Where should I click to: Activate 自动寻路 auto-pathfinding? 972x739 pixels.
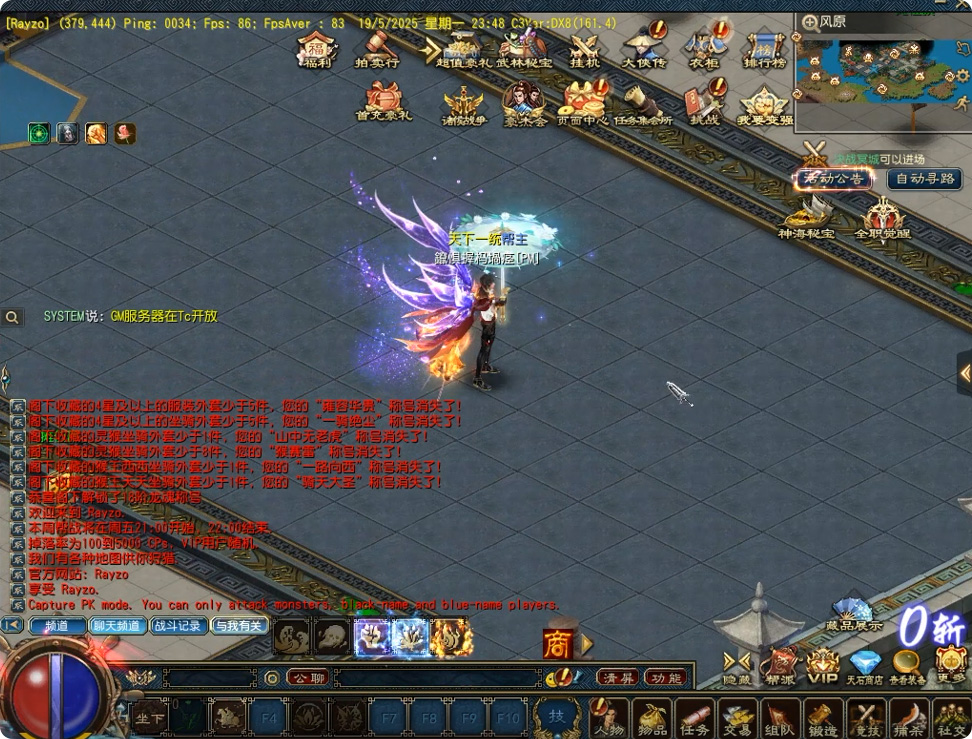pos(925,179)
